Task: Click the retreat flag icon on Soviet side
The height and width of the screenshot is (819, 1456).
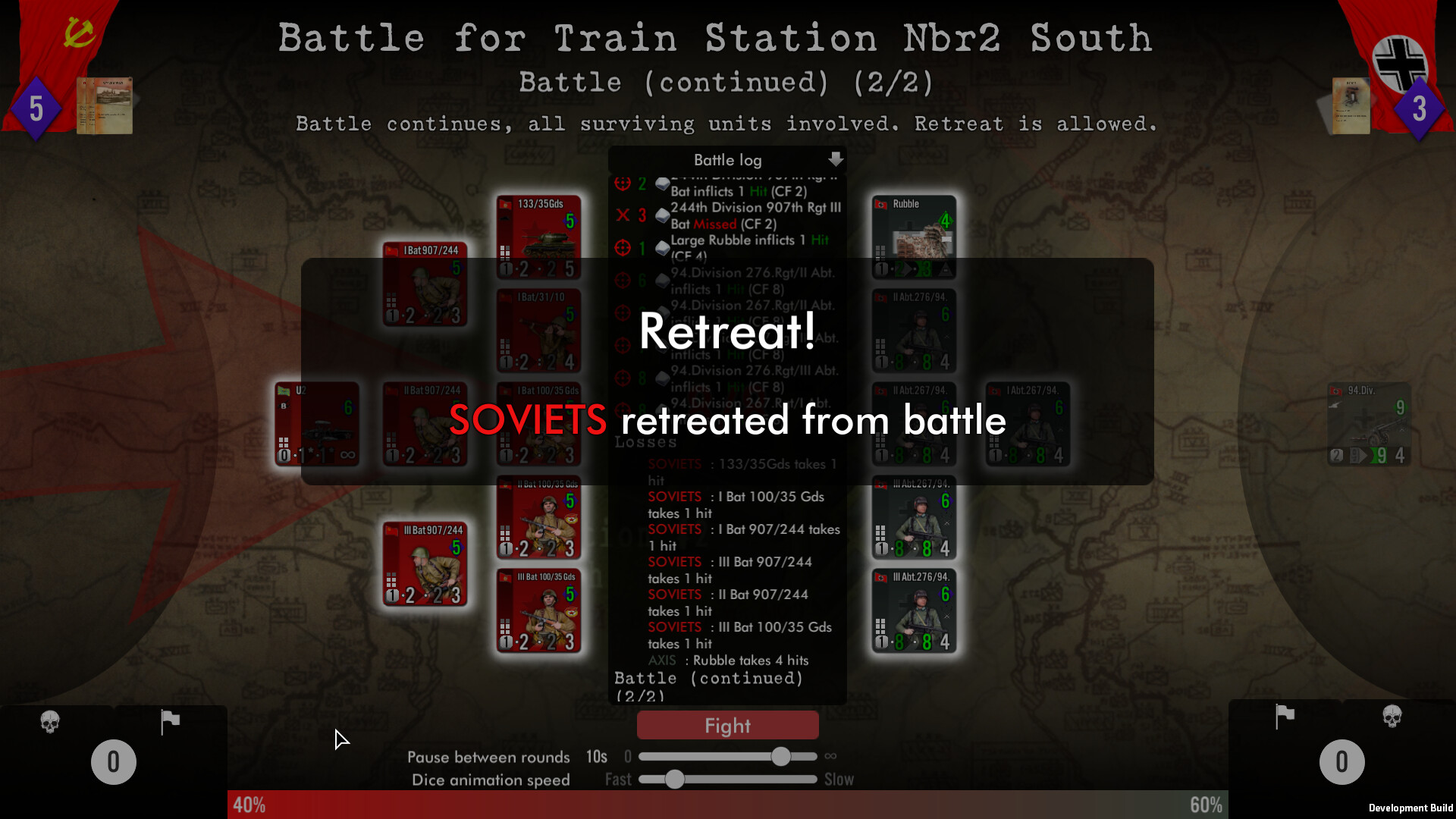Action: point(170,722)
